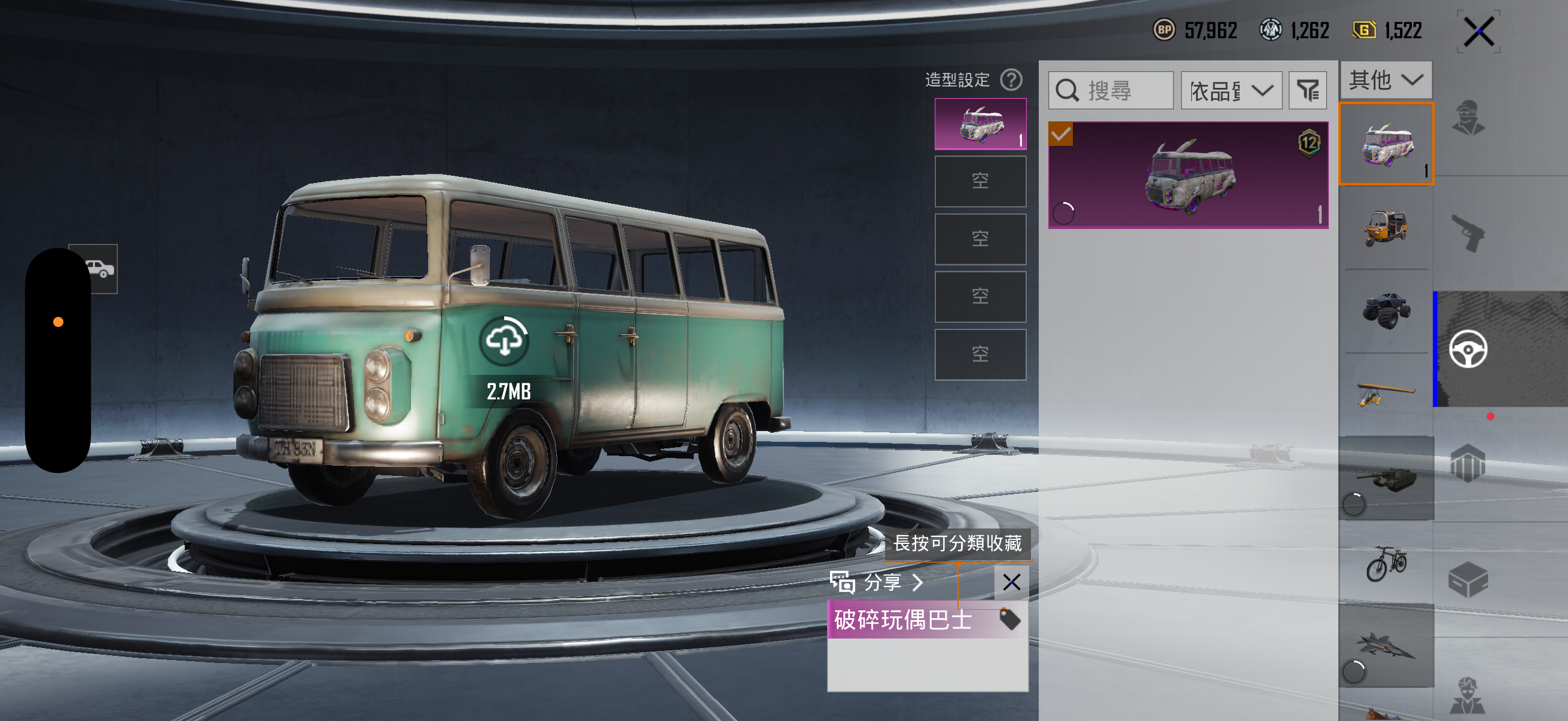Share the bus skin with 分享

877,582
